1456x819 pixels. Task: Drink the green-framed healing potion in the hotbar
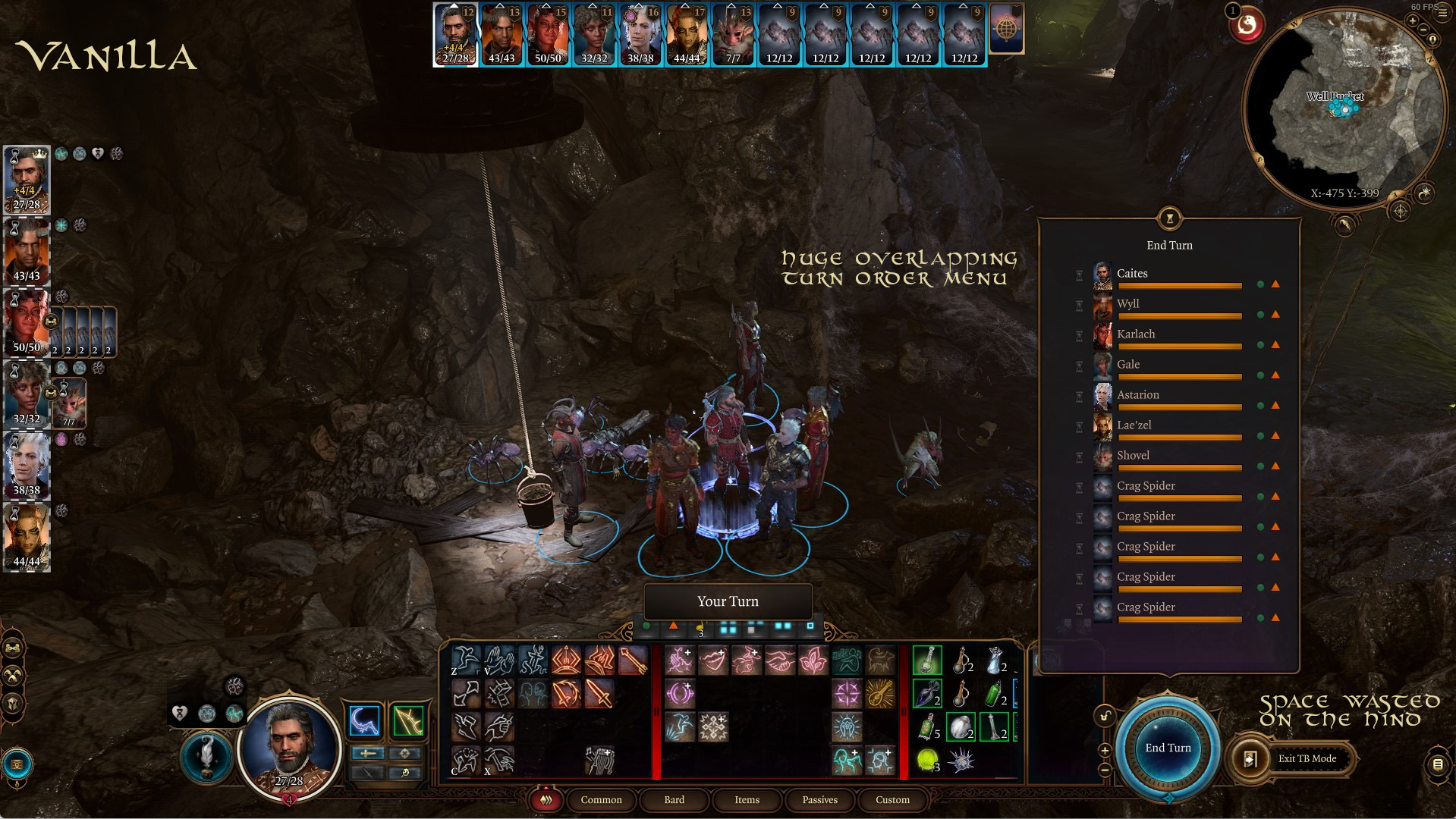[927, 661]
